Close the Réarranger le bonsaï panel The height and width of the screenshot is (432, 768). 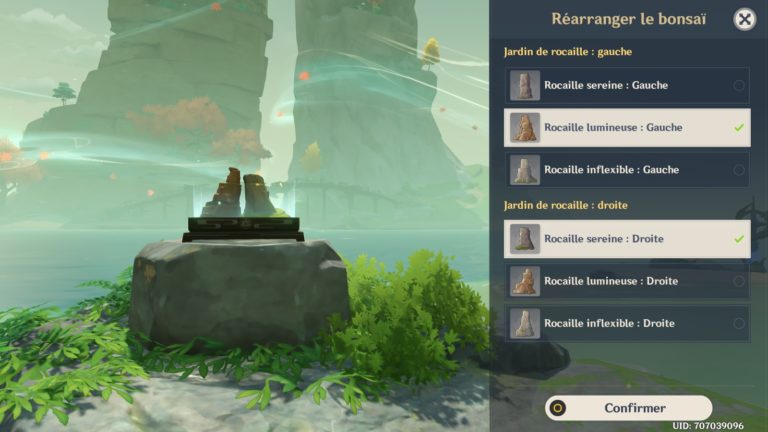point(744,19)
